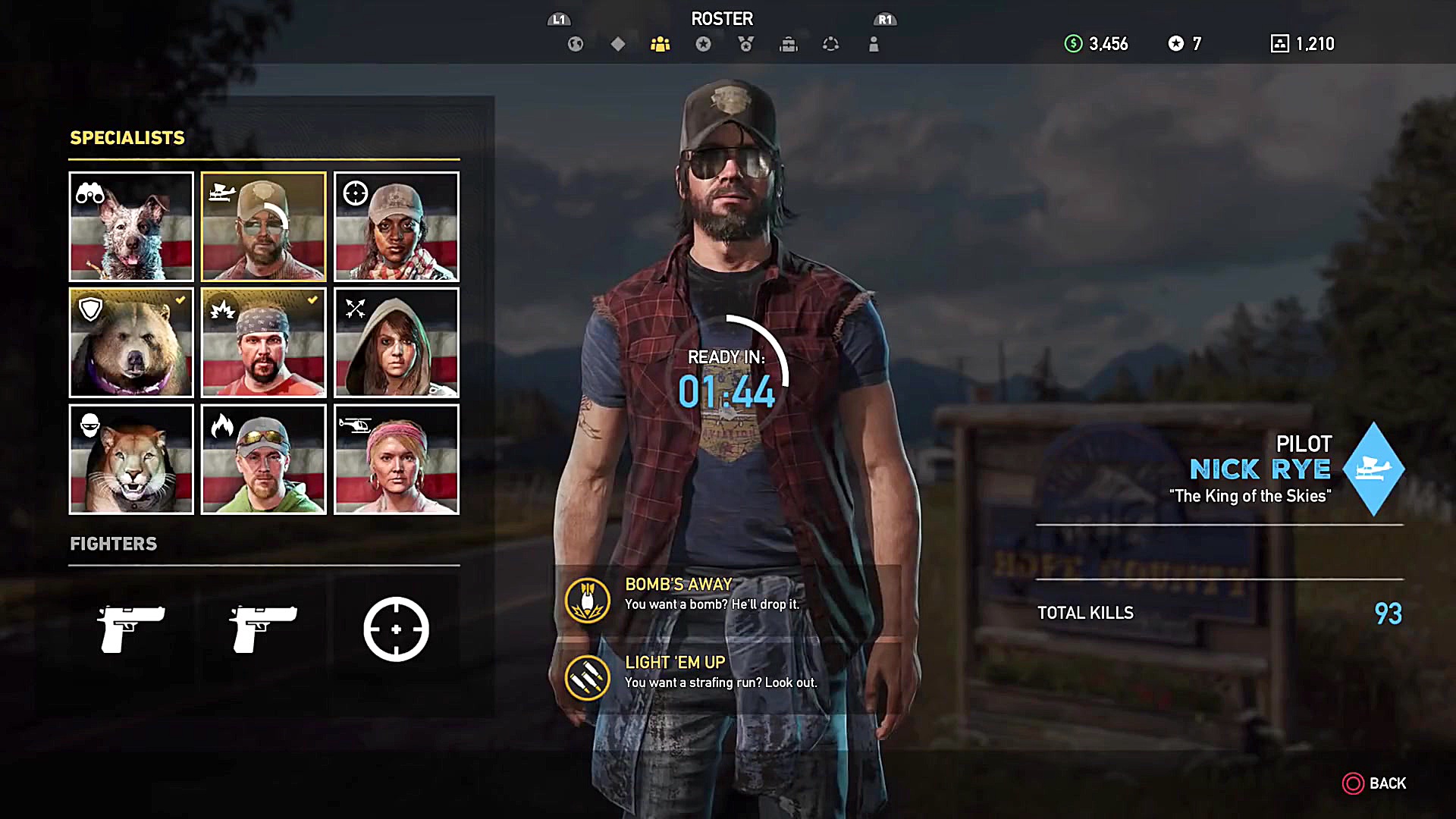Screen dimensions: 1456x819
Task: Select the co-op circle icon at top
Action: [x=831, y=44]
